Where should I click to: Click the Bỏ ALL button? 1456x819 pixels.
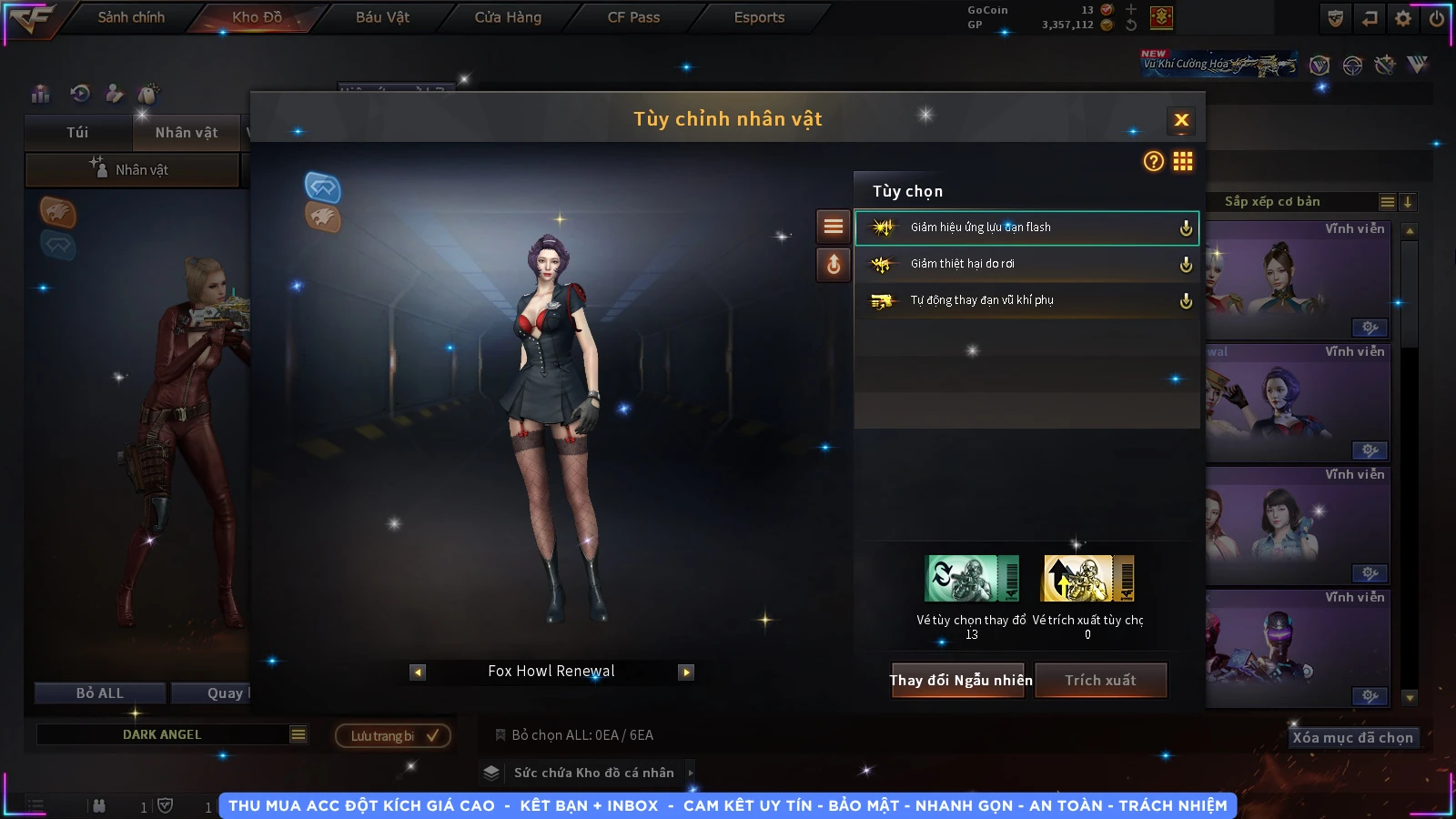[x=99, y=693]
